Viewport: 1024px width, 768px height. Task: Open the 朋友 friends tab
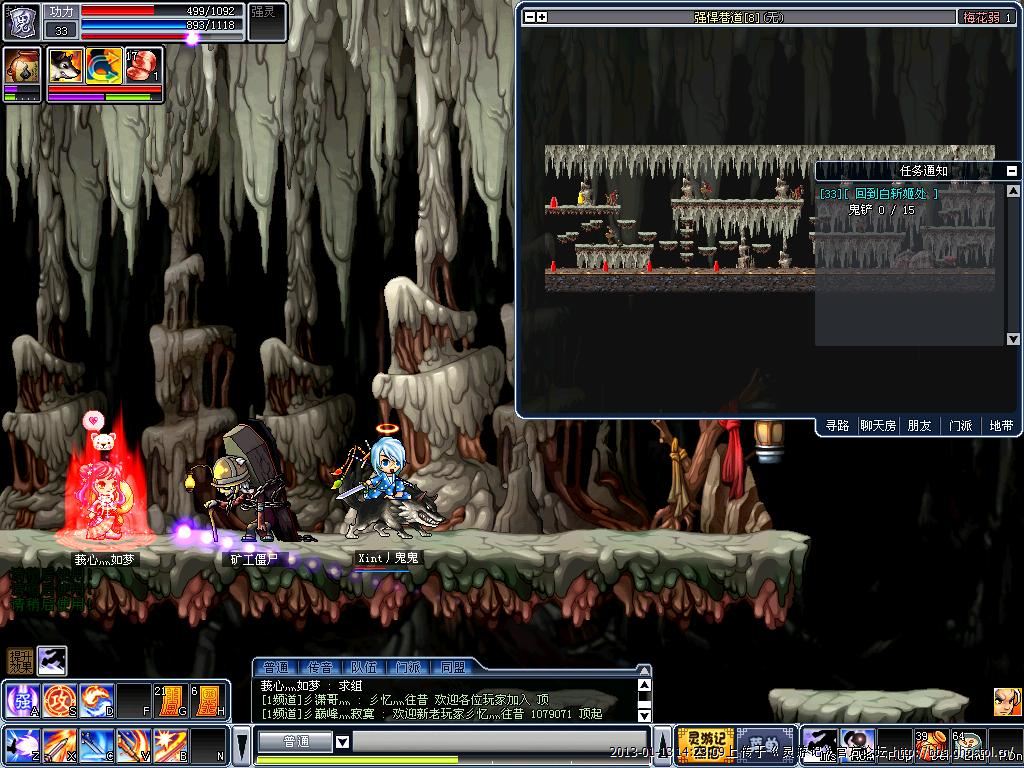tap(919, 426)
